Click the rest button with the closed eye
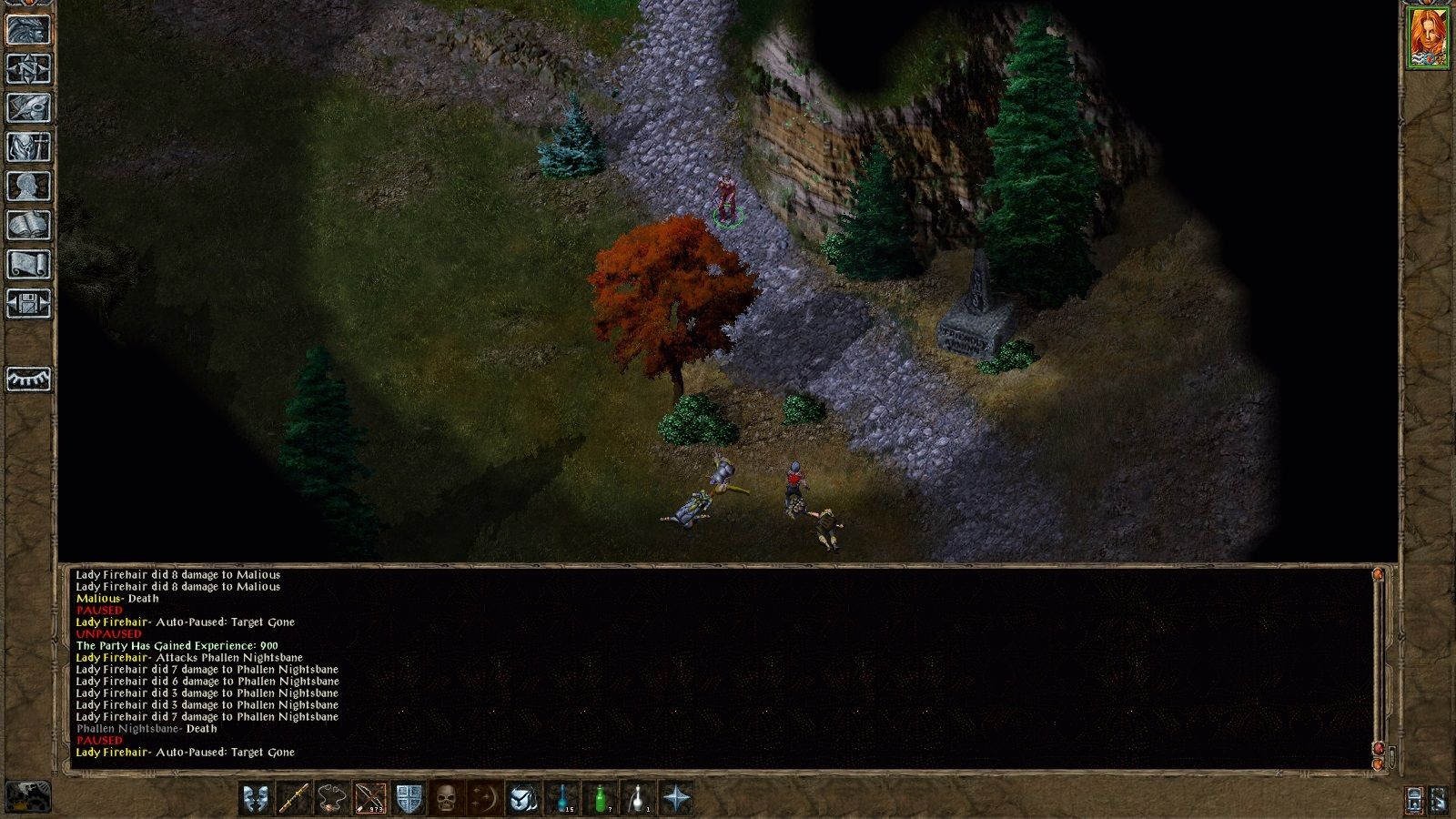The image size is (1456, 819). pos(28,379)
